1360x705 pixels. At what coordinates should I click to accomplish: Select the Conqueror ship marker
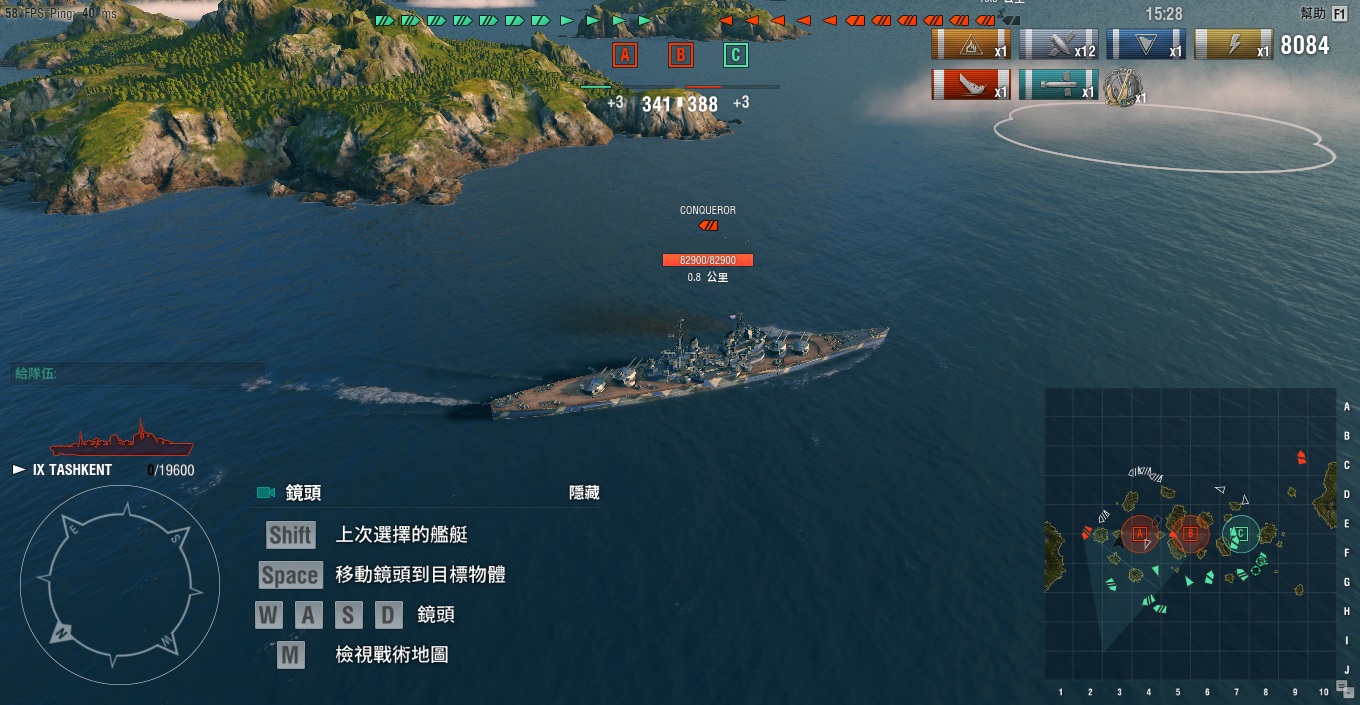tap(708, 225)
